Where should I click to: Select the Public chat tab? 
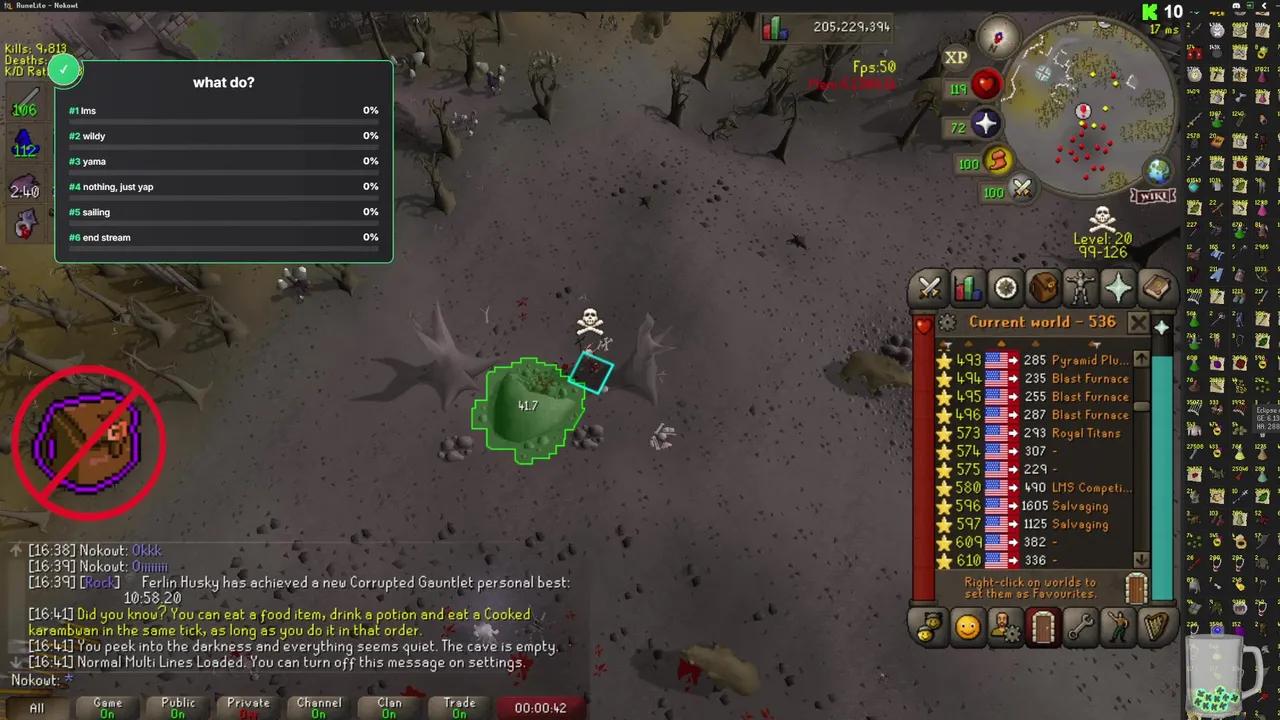[x=177, y=707]
